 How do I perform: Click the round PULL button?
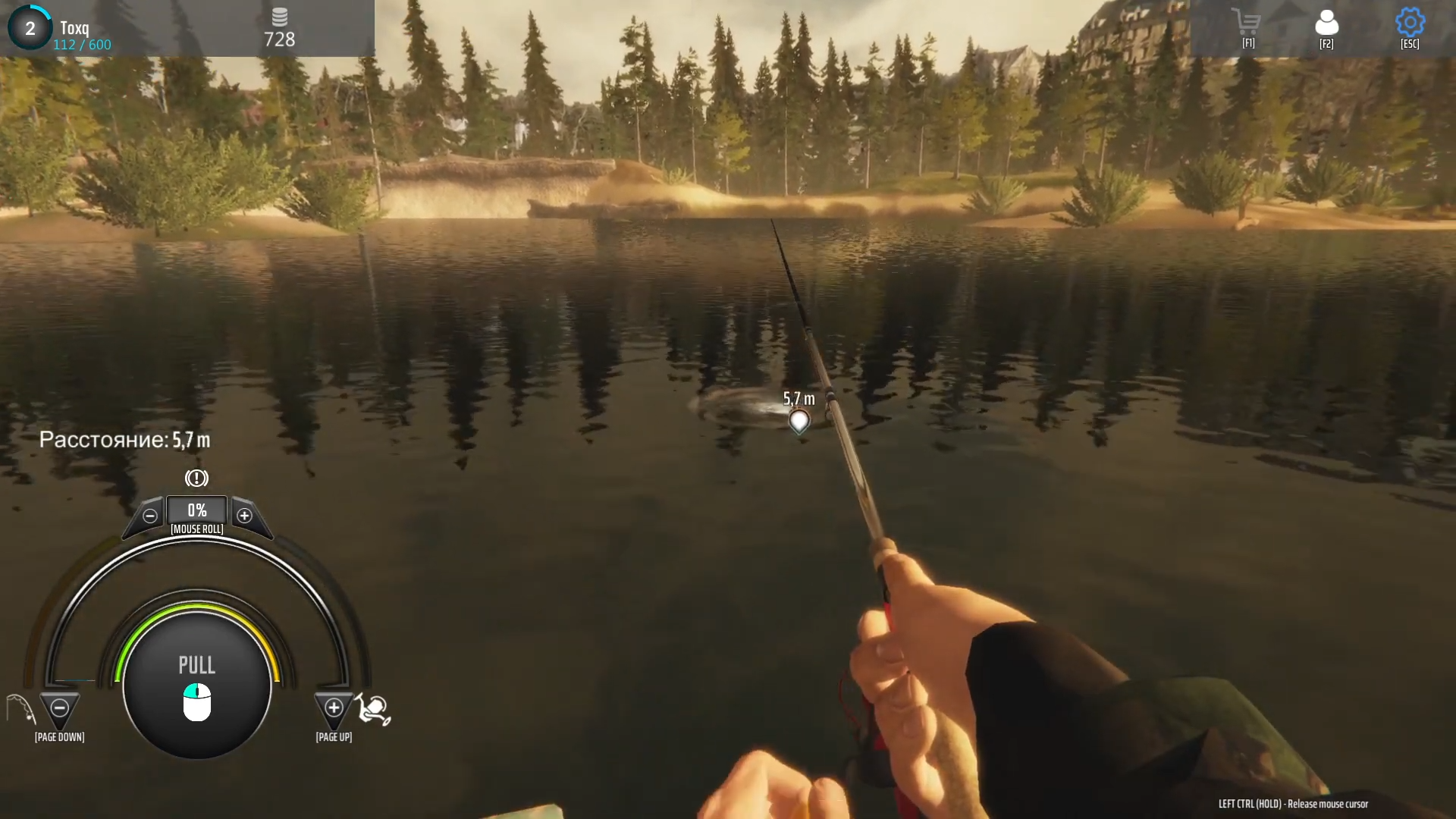[197, 684]
